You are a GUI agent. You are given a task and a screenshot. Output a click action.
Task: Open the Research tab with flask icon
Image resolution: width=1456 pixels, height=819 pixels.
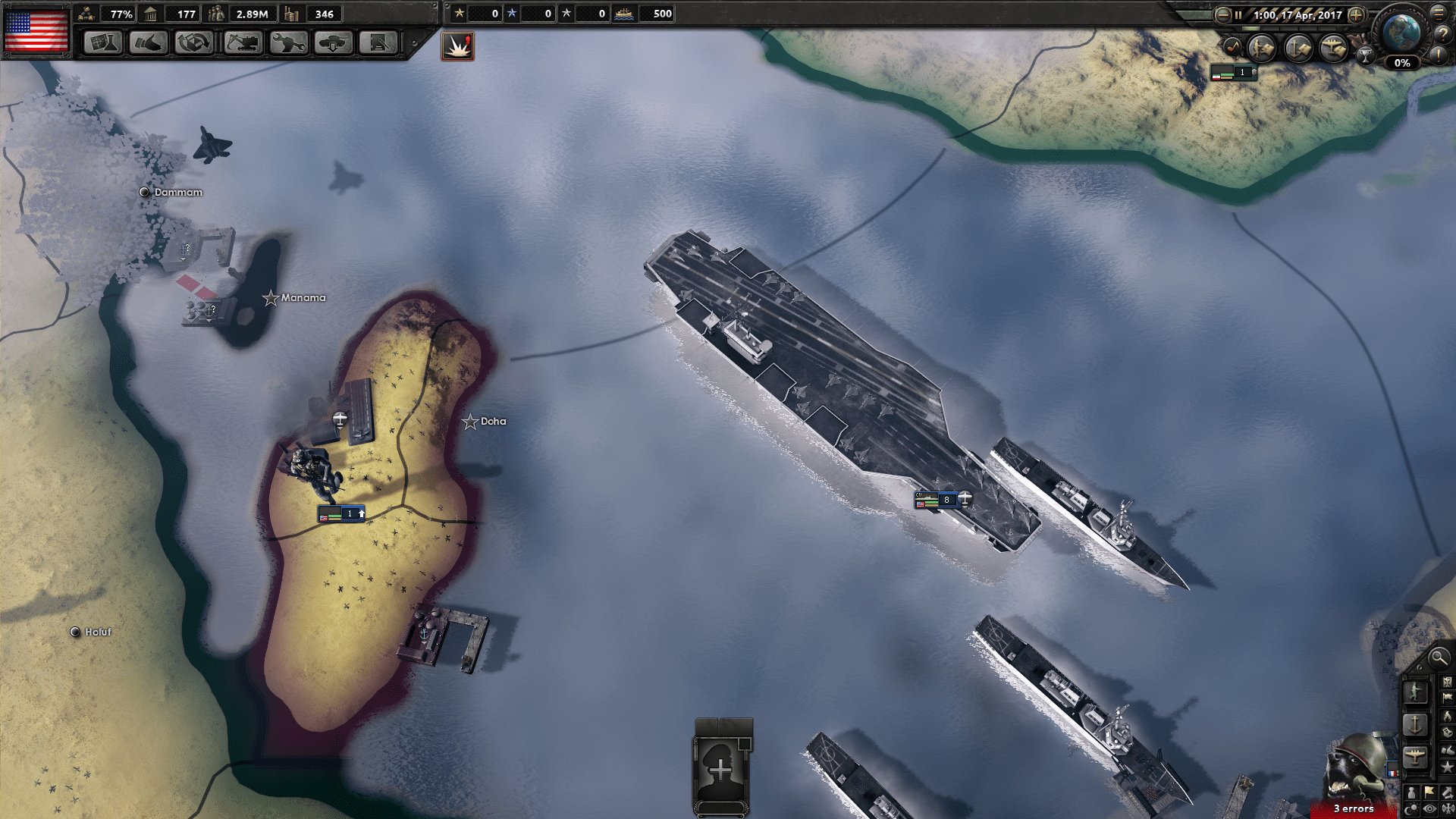click(x=102, y=42)
